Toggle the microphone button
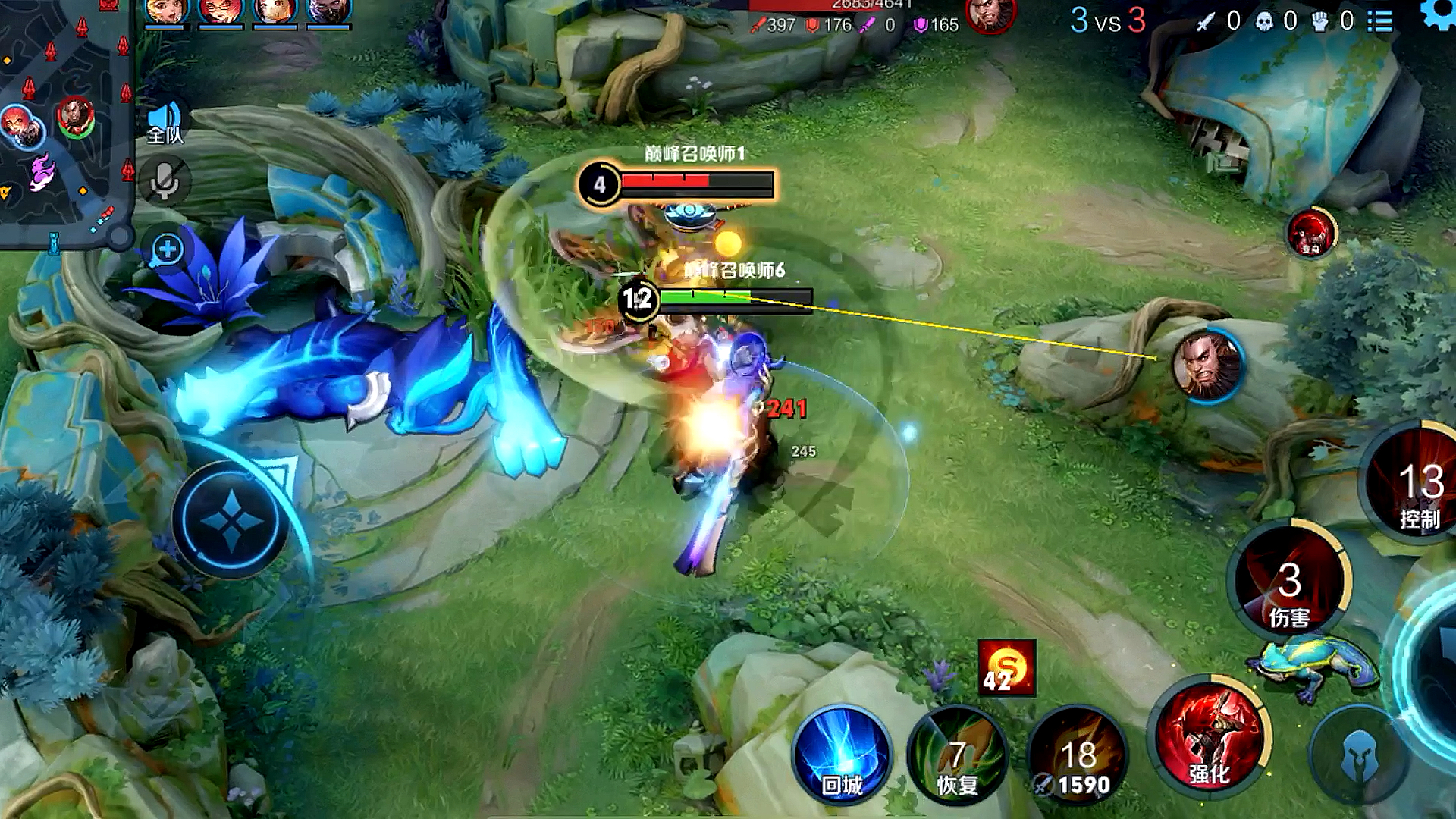 pyautogui.click(x=165, y=182)
